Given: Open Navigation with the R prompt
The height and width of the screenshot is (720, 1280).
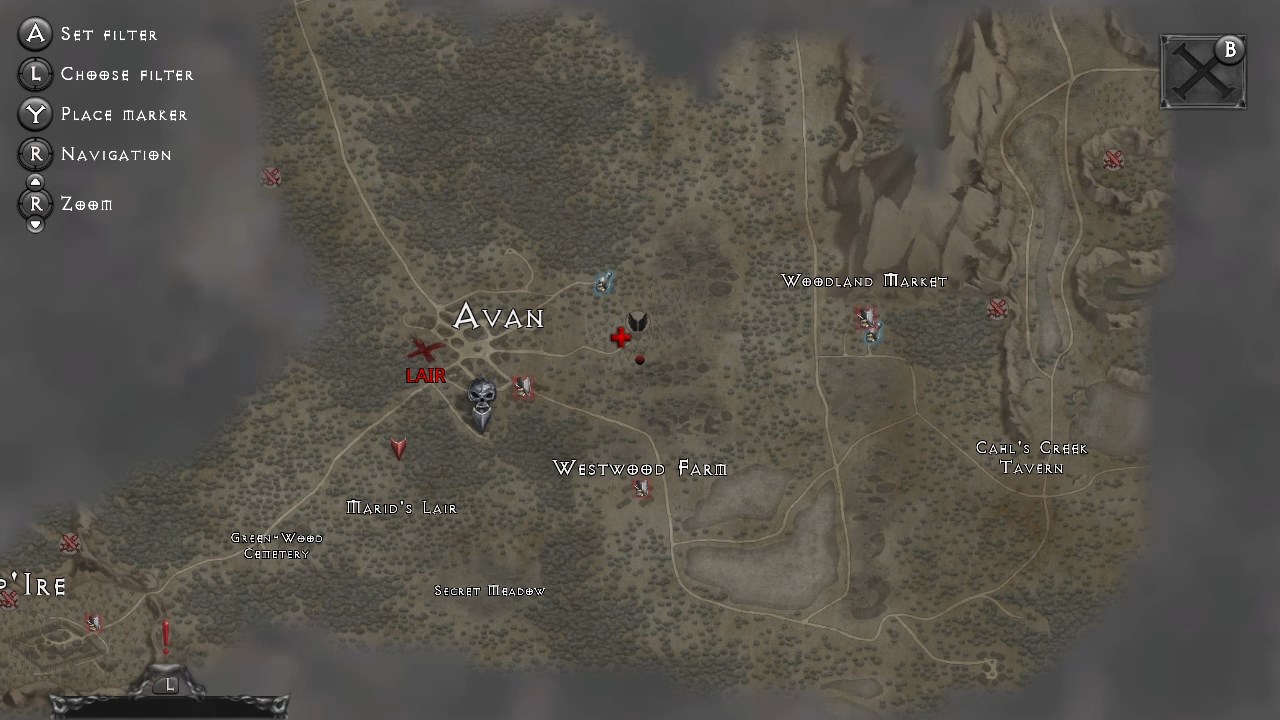Looking at the screenshot, I should pos(35,154).
